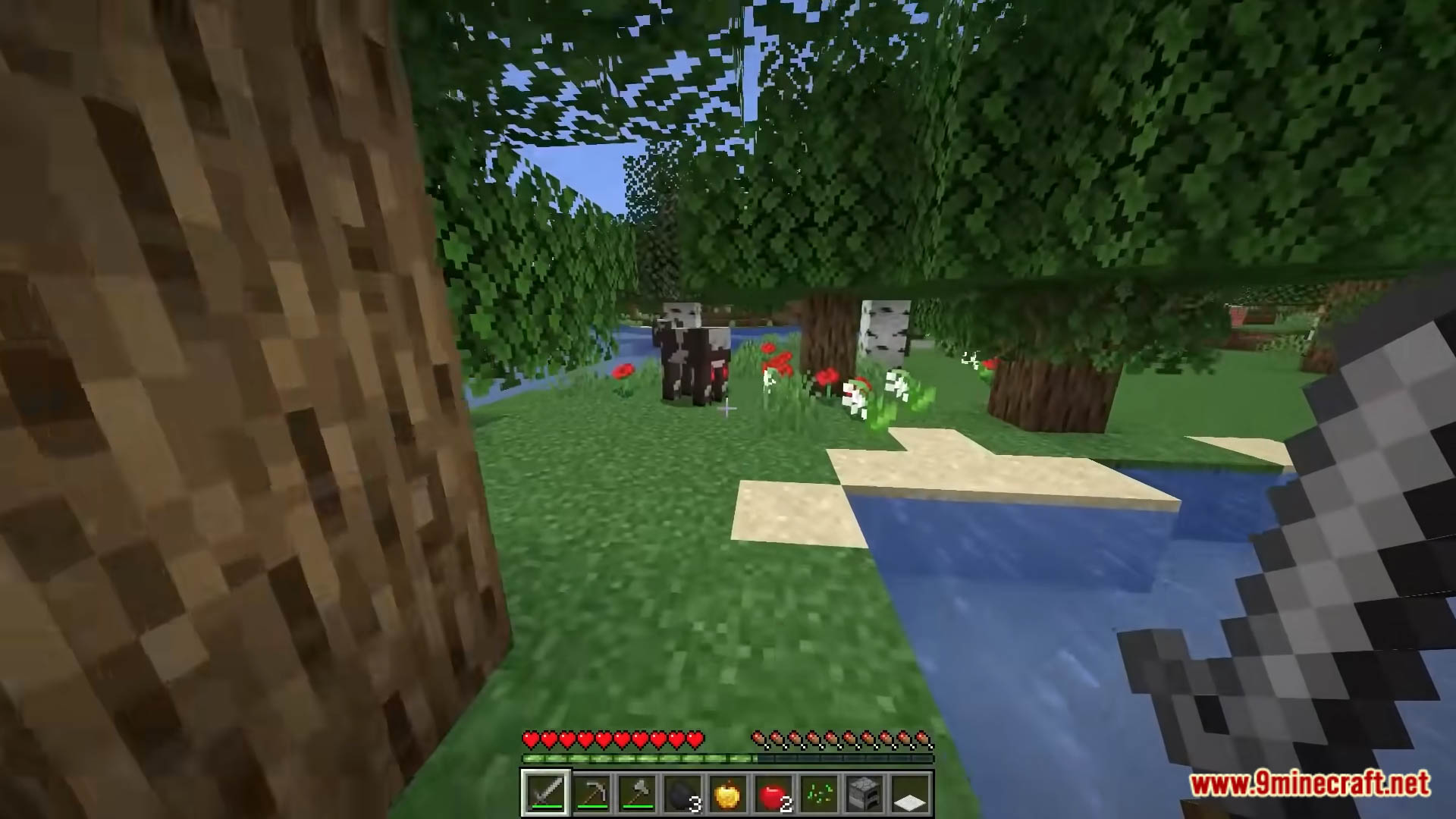
Task: Select the coal stack showing 3
Action: (681, 791)
